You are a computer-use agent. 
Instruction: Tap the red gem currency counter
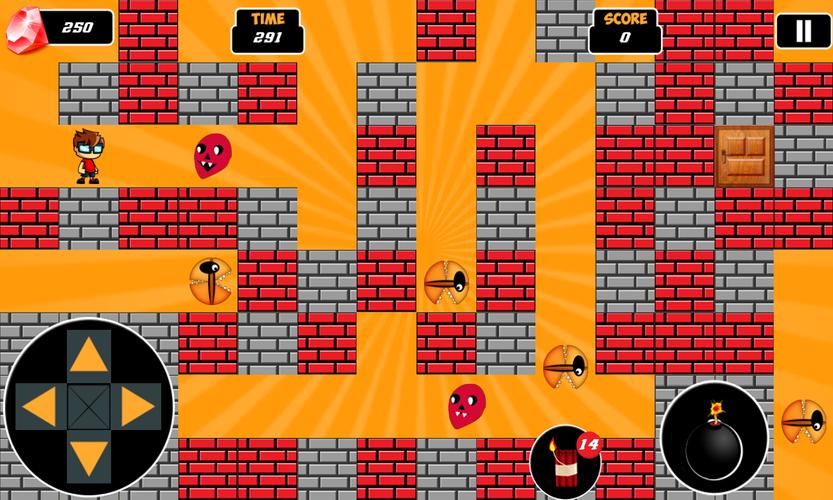(60, 29)
